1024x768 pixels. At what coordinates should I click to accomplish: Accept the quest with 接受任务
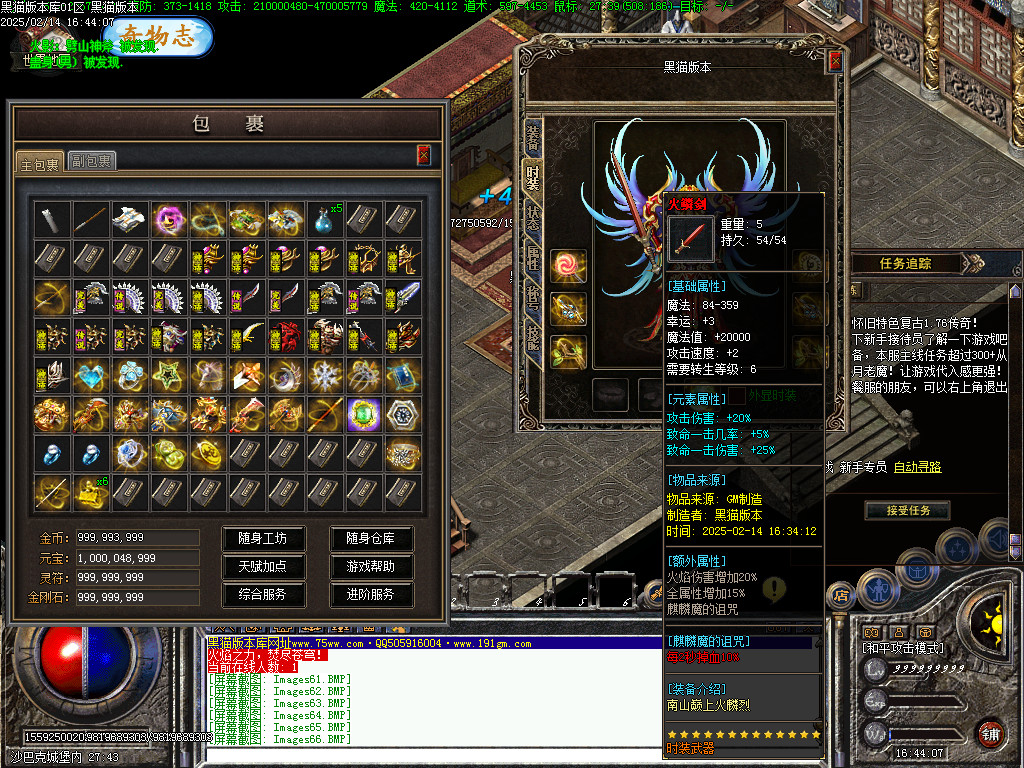click(907, 511)
